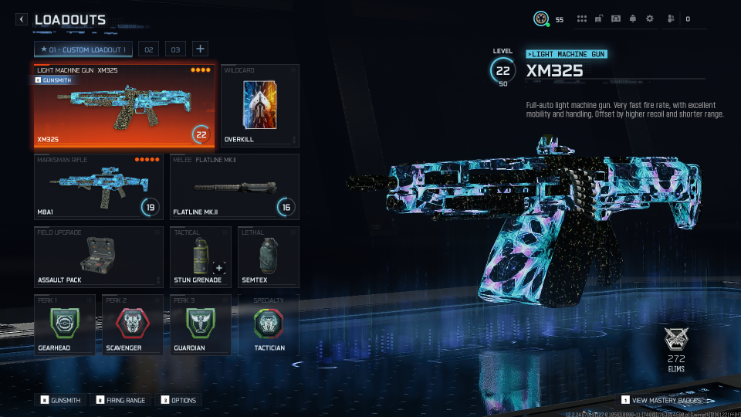Open settings with the gear icon
This screenshot has height=417, width=741.
(x=650, y=19)
